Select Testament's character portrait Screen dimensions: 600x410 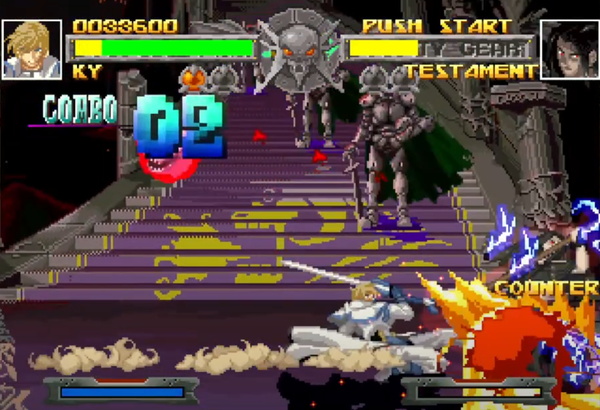tap(568, 48)
